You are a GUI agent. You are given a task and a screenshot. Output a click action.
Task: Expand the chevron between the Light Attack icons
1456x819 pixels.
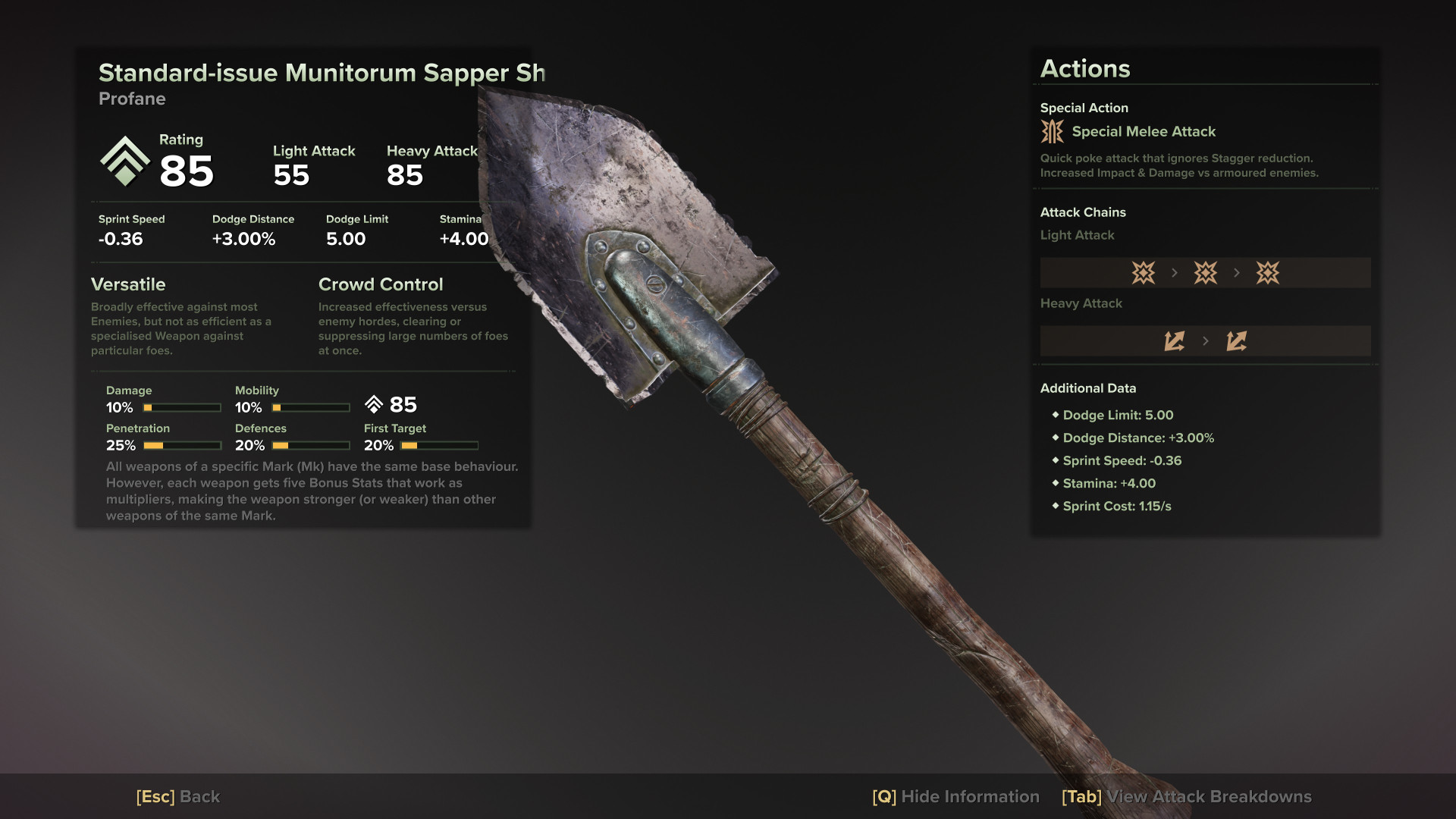[x=1175, y=272]
